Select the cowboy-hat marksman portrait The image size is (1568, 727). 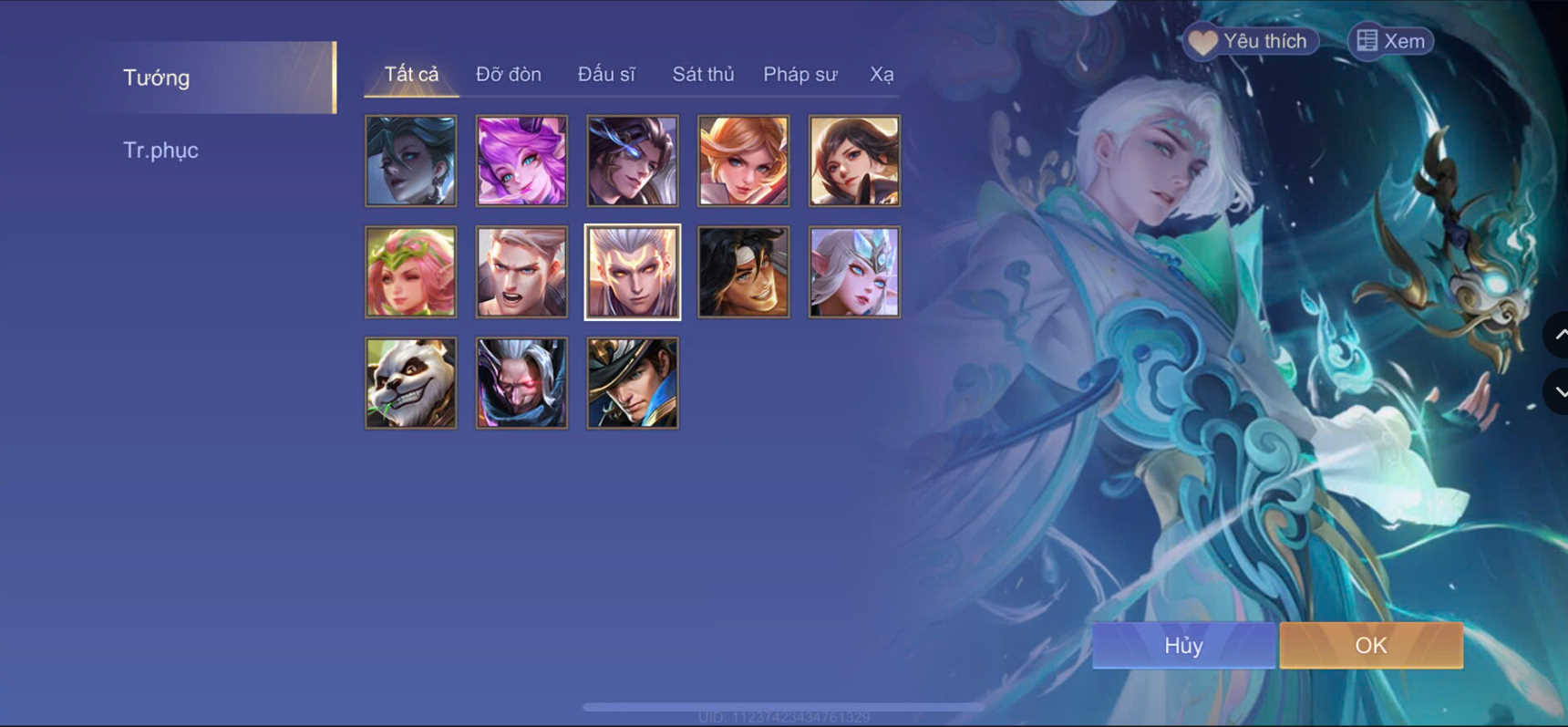pyautogui.click(x=632, y=382)
